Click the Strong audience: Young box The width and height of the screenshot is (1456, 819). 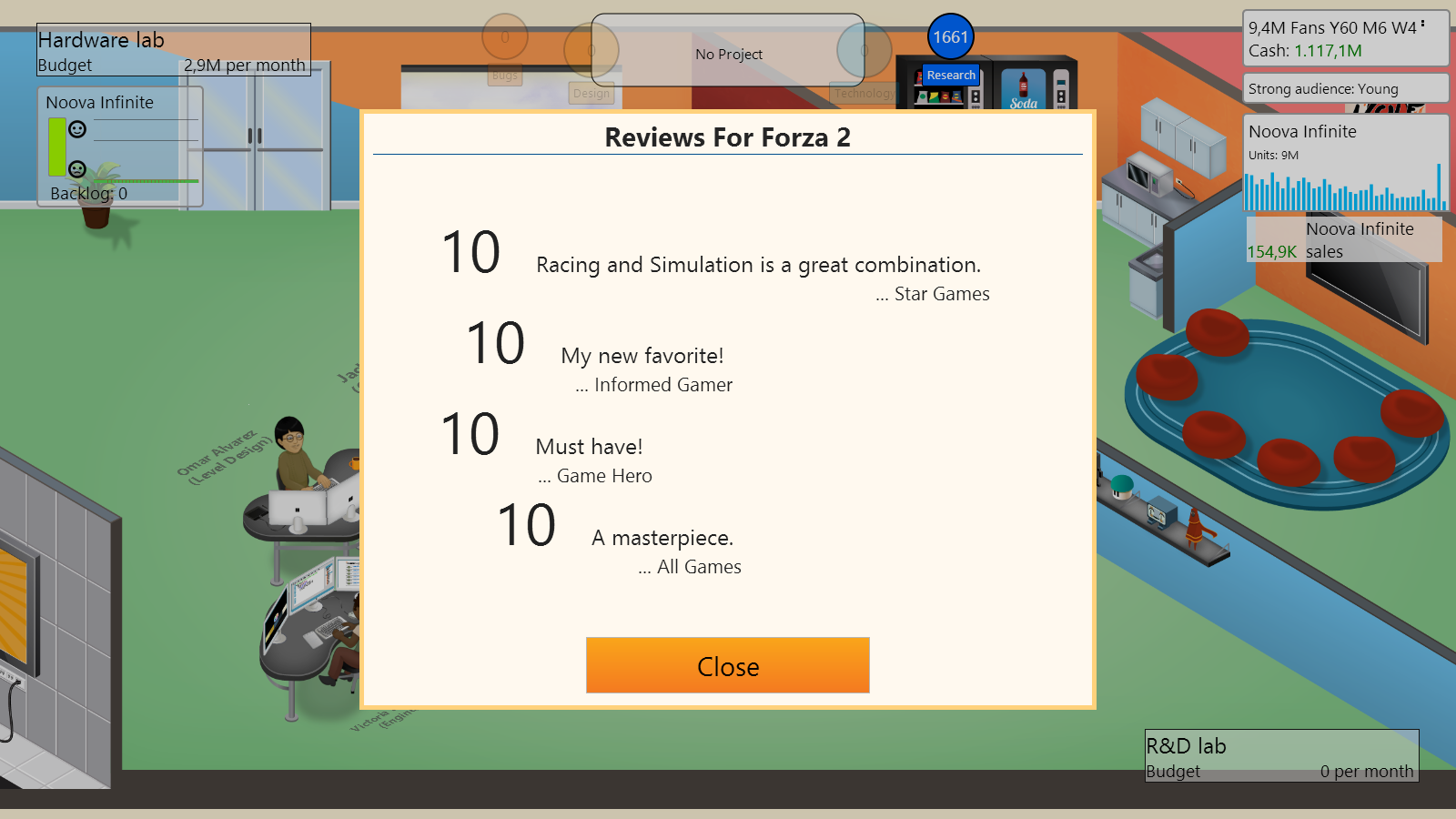(1345, 88)
